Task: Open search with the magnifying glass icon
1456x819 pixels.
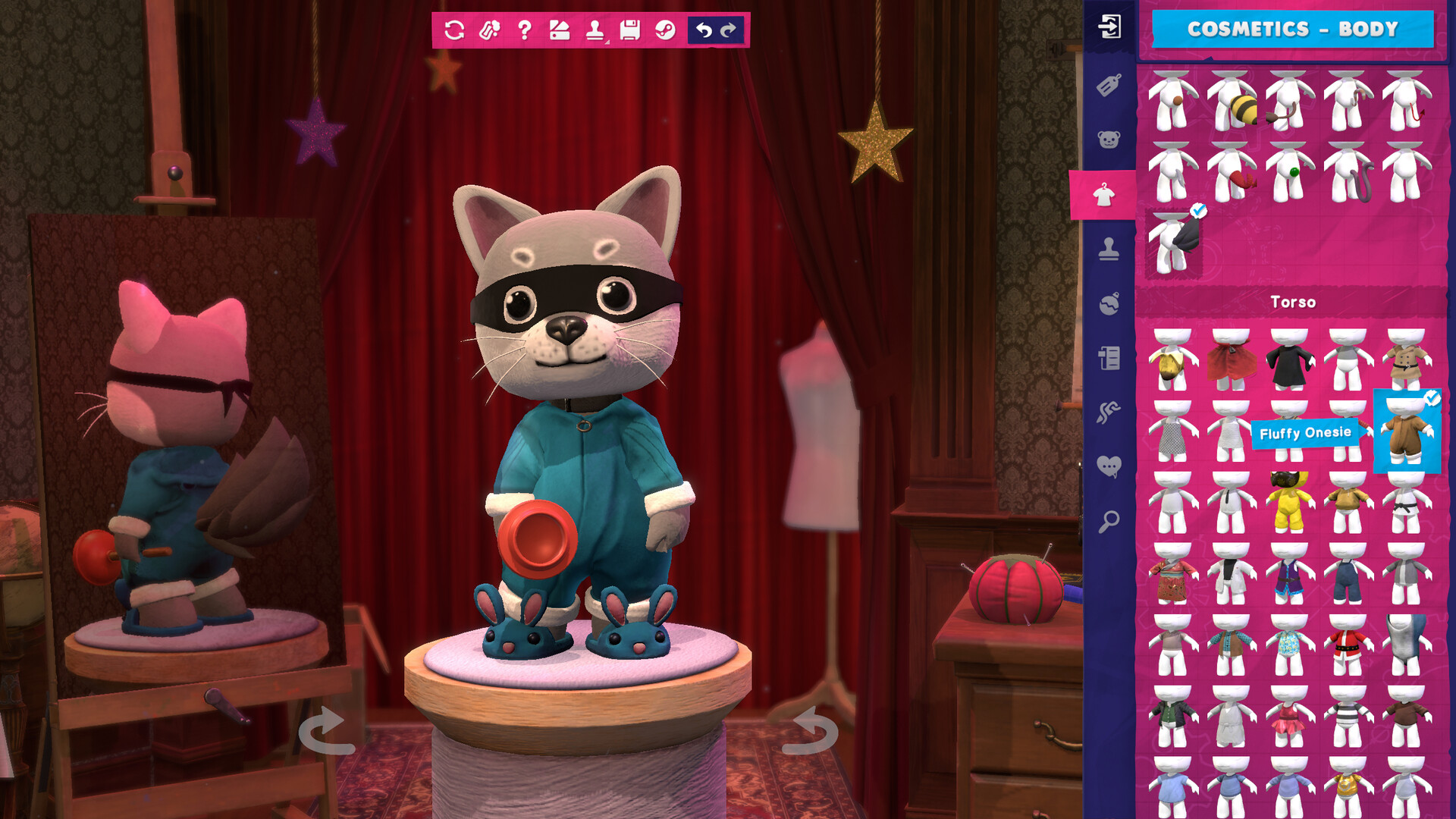Action: click(x=1109, y=521)
